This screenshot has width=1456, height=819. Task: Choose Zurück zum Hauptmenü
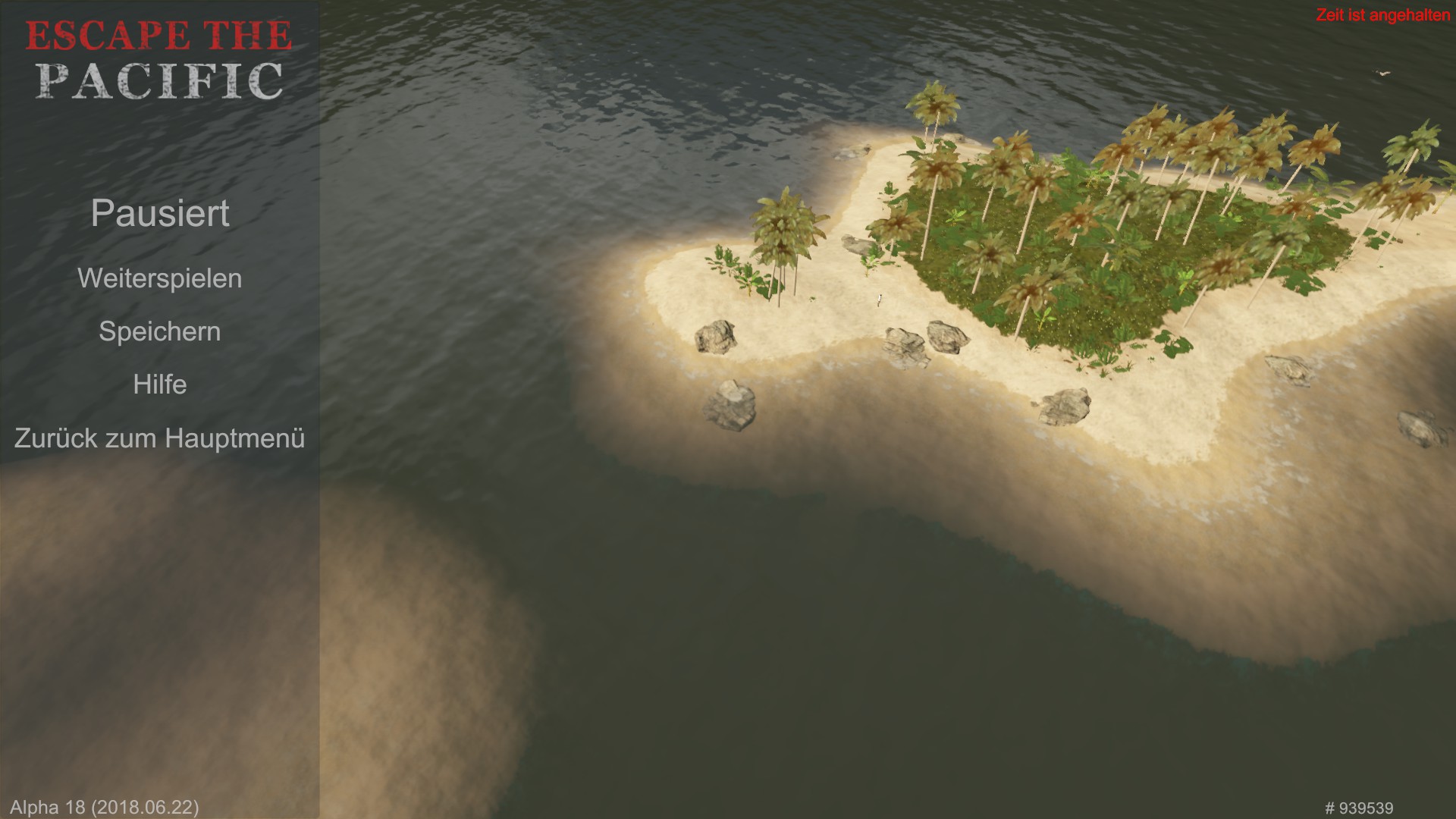(x=159, y=438)
